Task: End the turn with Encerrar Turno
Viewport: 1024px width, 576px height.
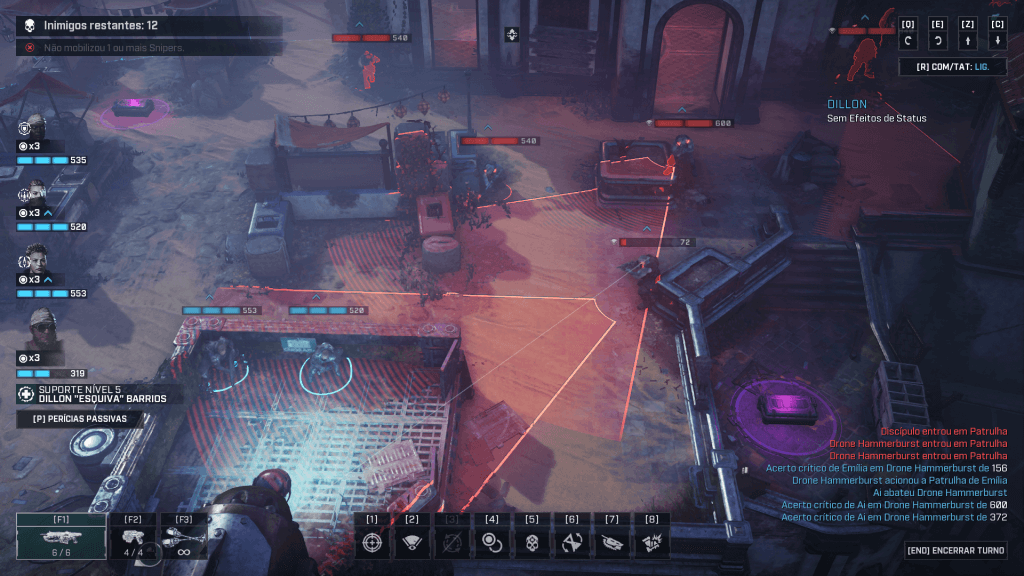Action: [x=956, y=551]
